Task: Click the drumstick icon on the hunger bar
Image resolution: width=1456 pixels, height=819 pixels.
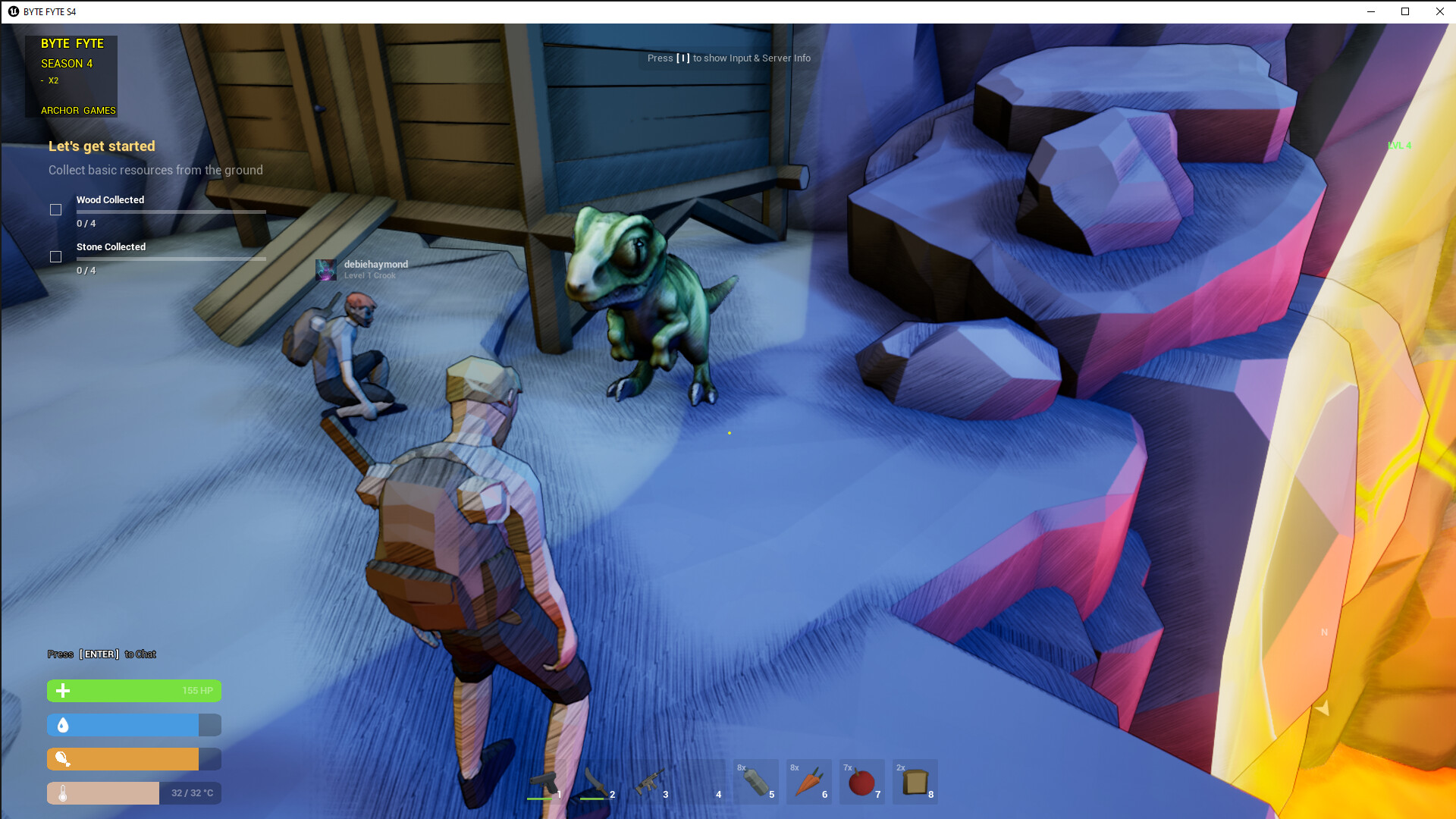Action: [x=63, y=759]
